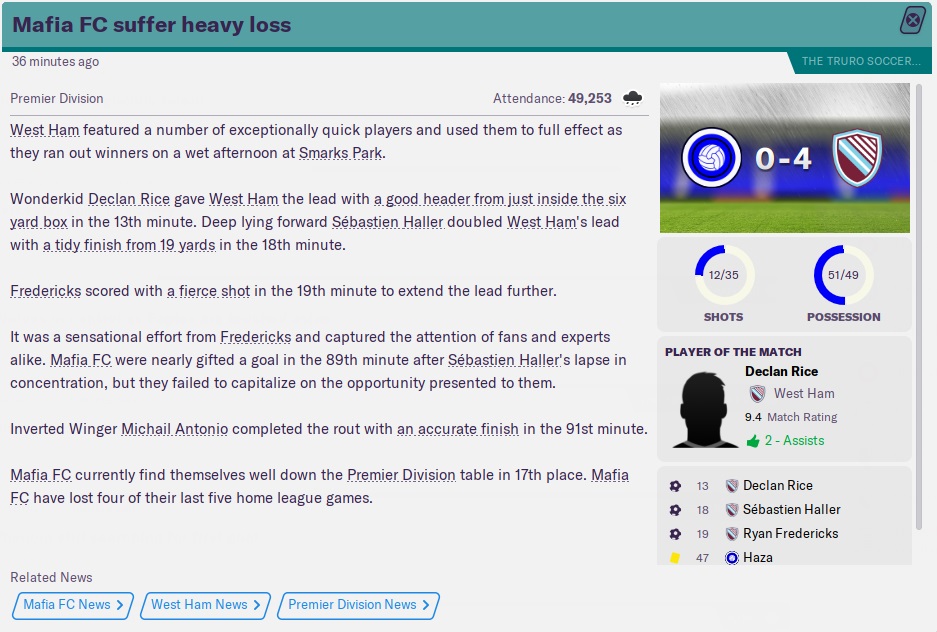Open Mafia FC News related link
This screenshot has height=632, width=937.
(73, 605)
